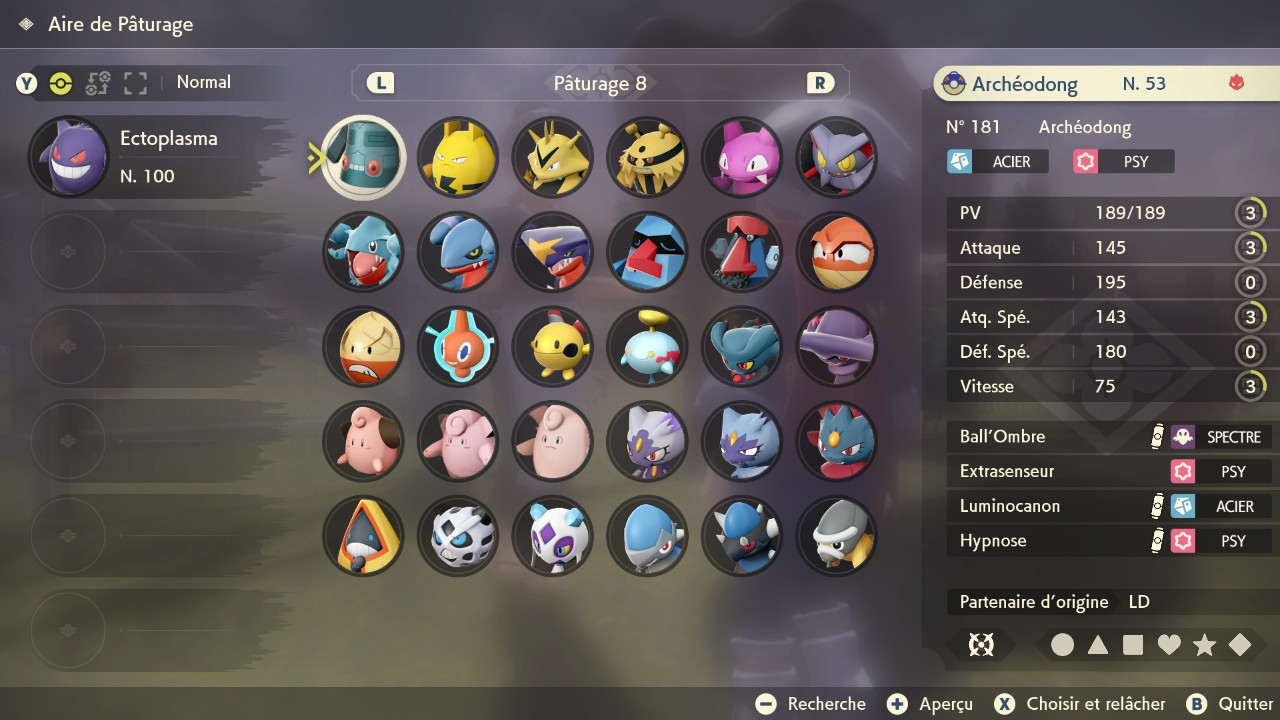
Task: Select the Momartik slot
Action: 553,536
